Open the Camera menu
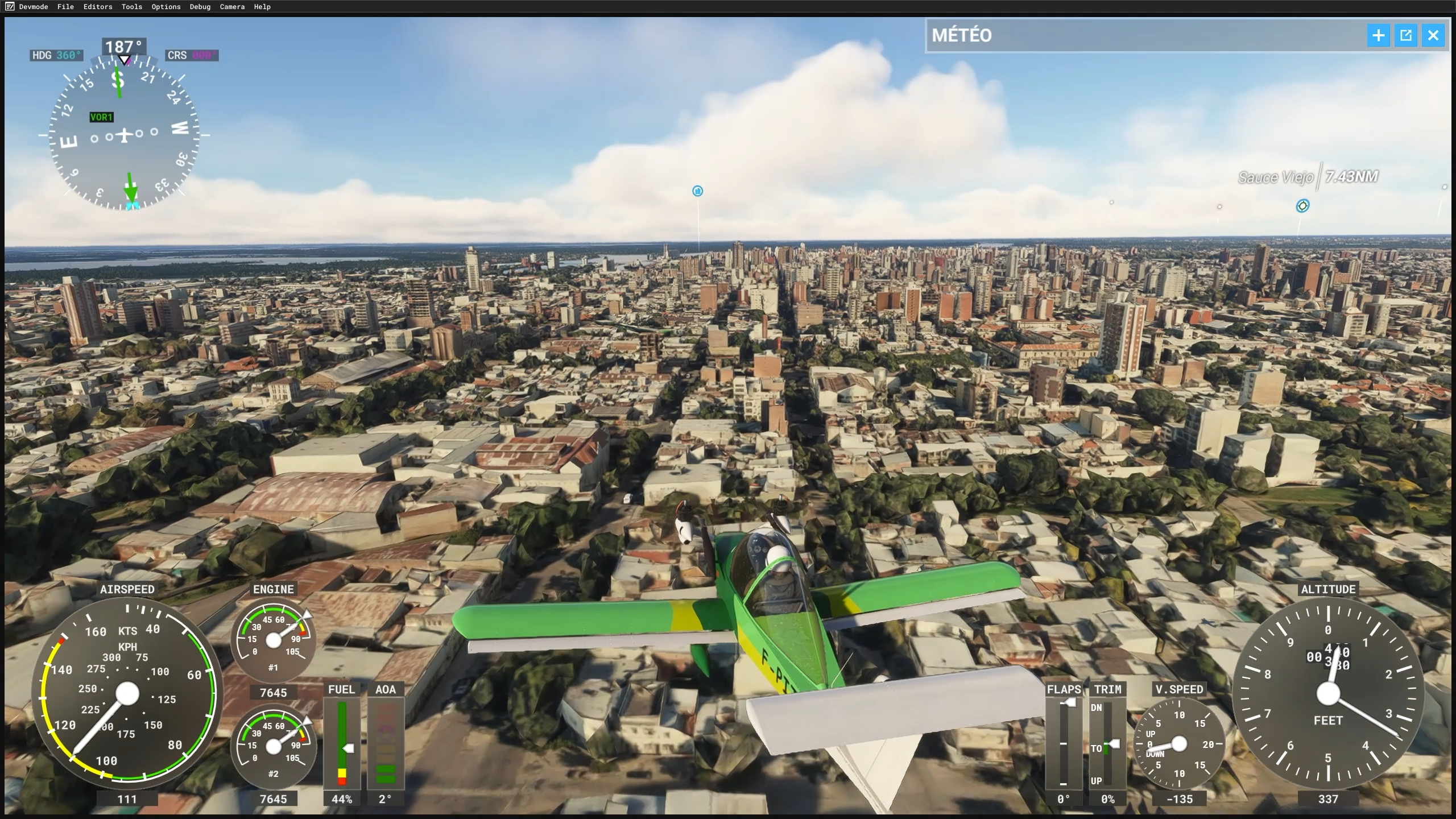Viewport: 1456px width, 819px height. click(x=232, y=7)
